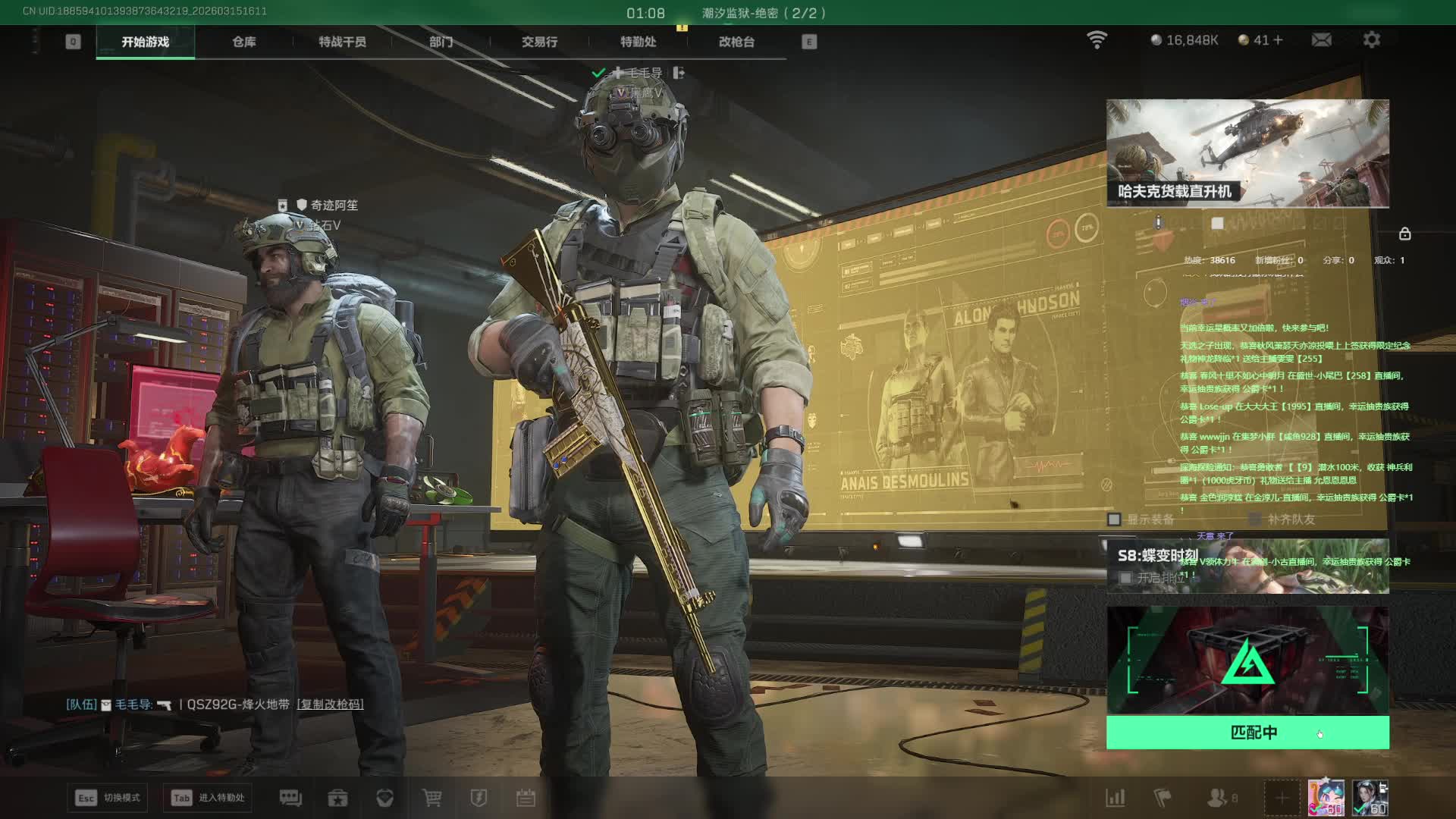Viewport: 1456px width, 819px height.
Task: Open the calendar events icon
Action: [x=526, y=798]
